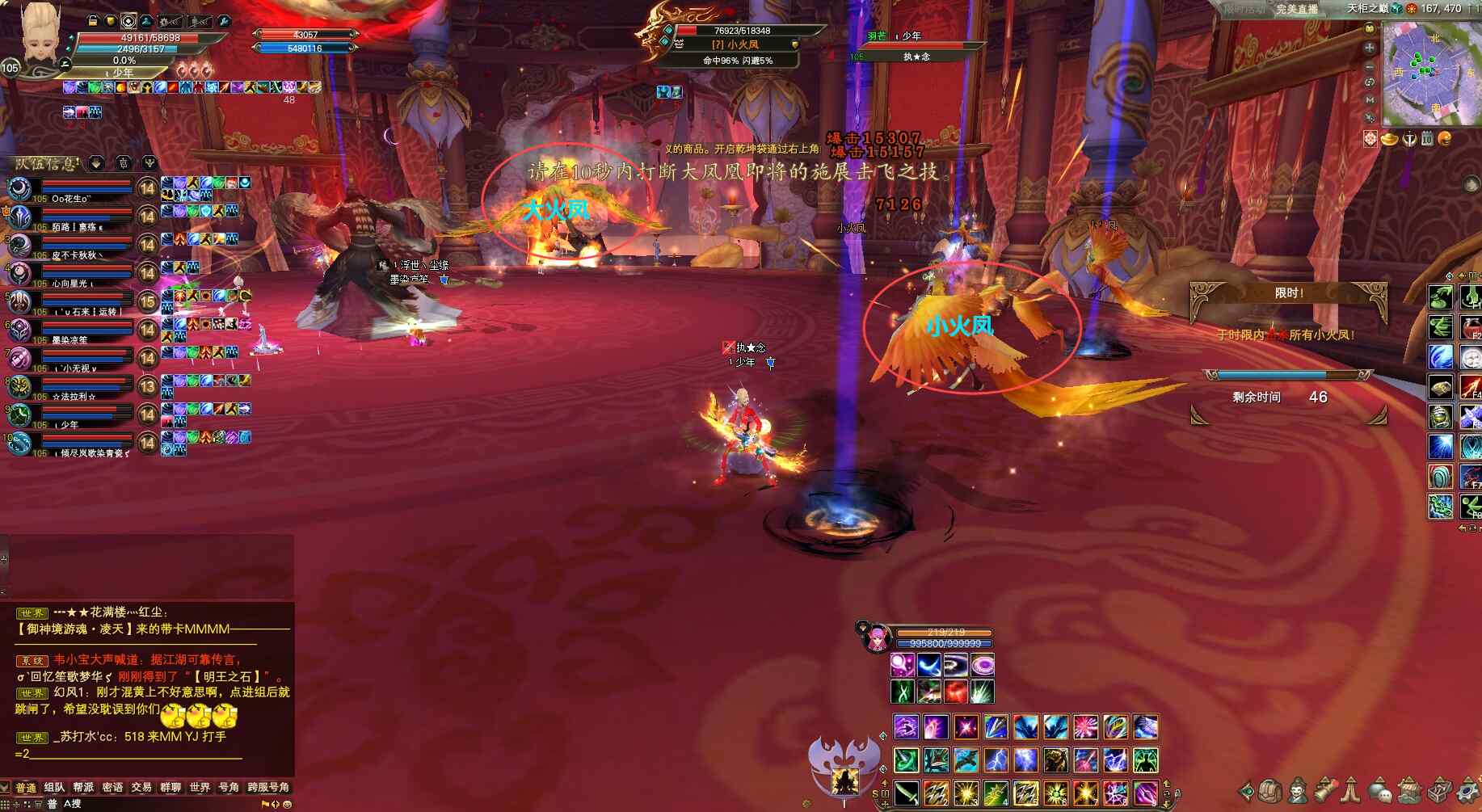Switch to the 交易 trade chat tab
1482x812 pixels.
(141, 787)
